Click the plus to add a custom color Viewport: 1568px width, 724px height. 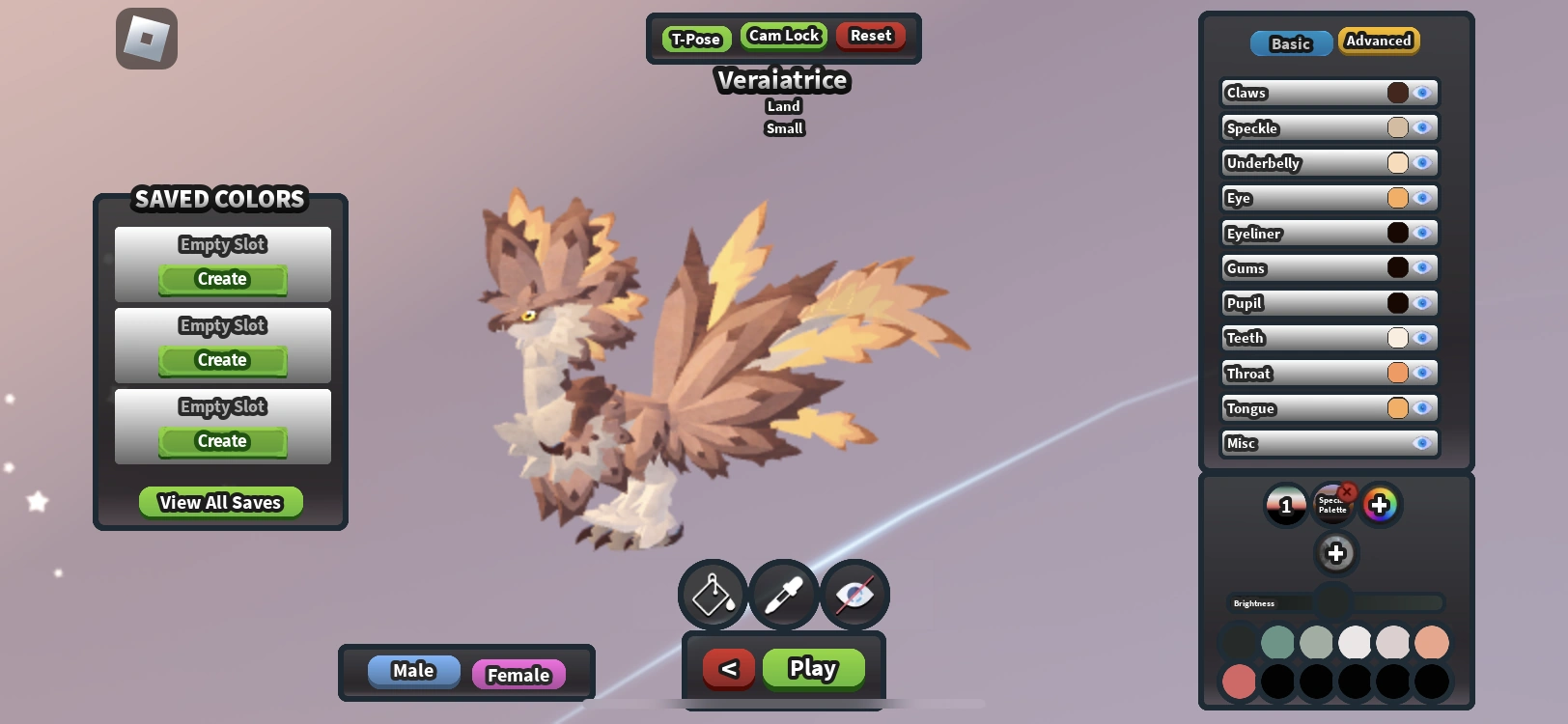point(1336,553)
